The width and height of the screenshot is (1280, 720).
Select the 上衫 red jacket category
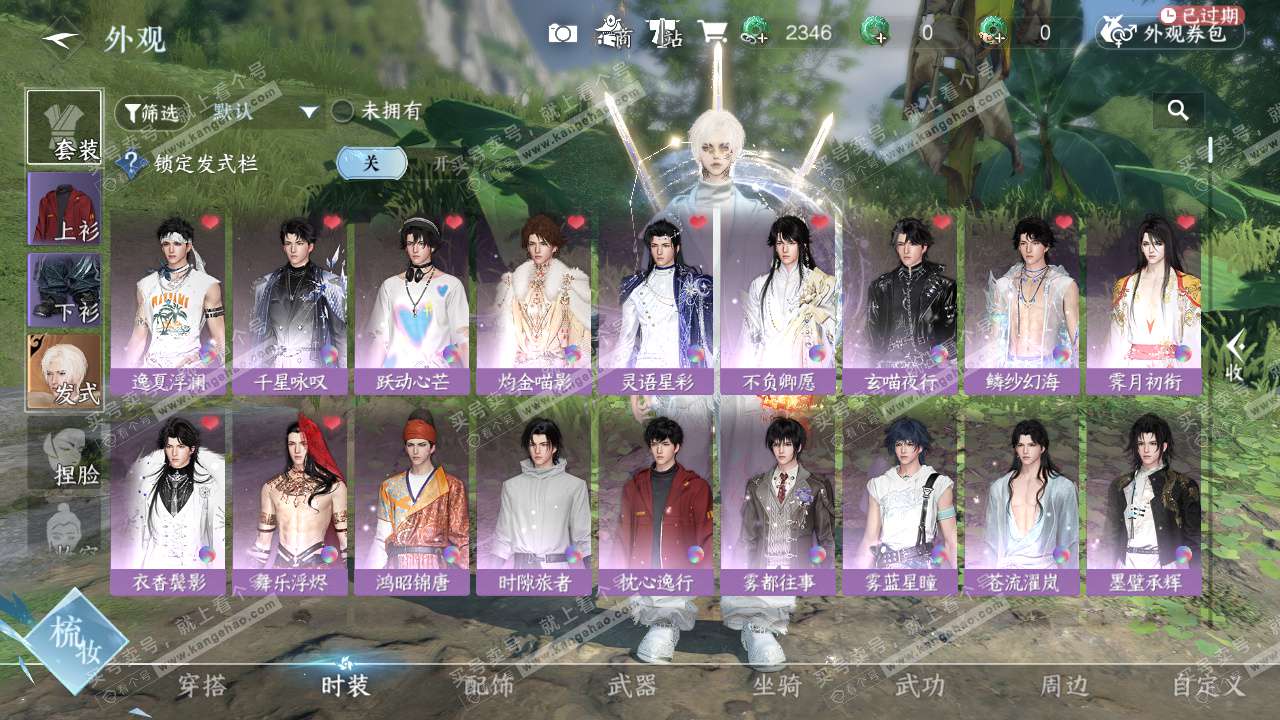[64, 208]
